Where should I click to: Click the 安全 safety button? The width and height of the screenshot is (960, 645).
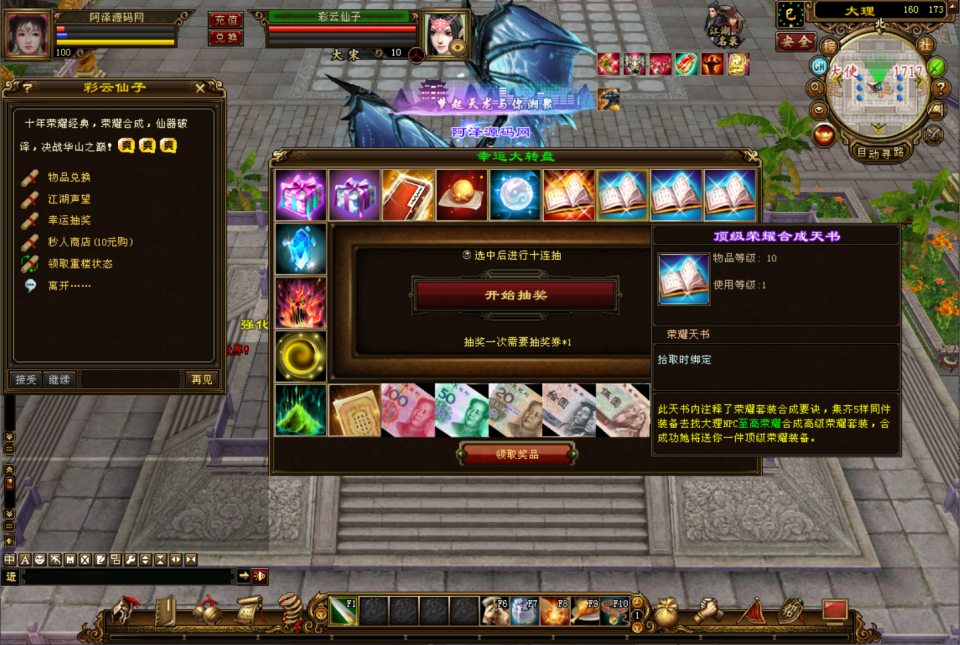(x=795, y=42)
